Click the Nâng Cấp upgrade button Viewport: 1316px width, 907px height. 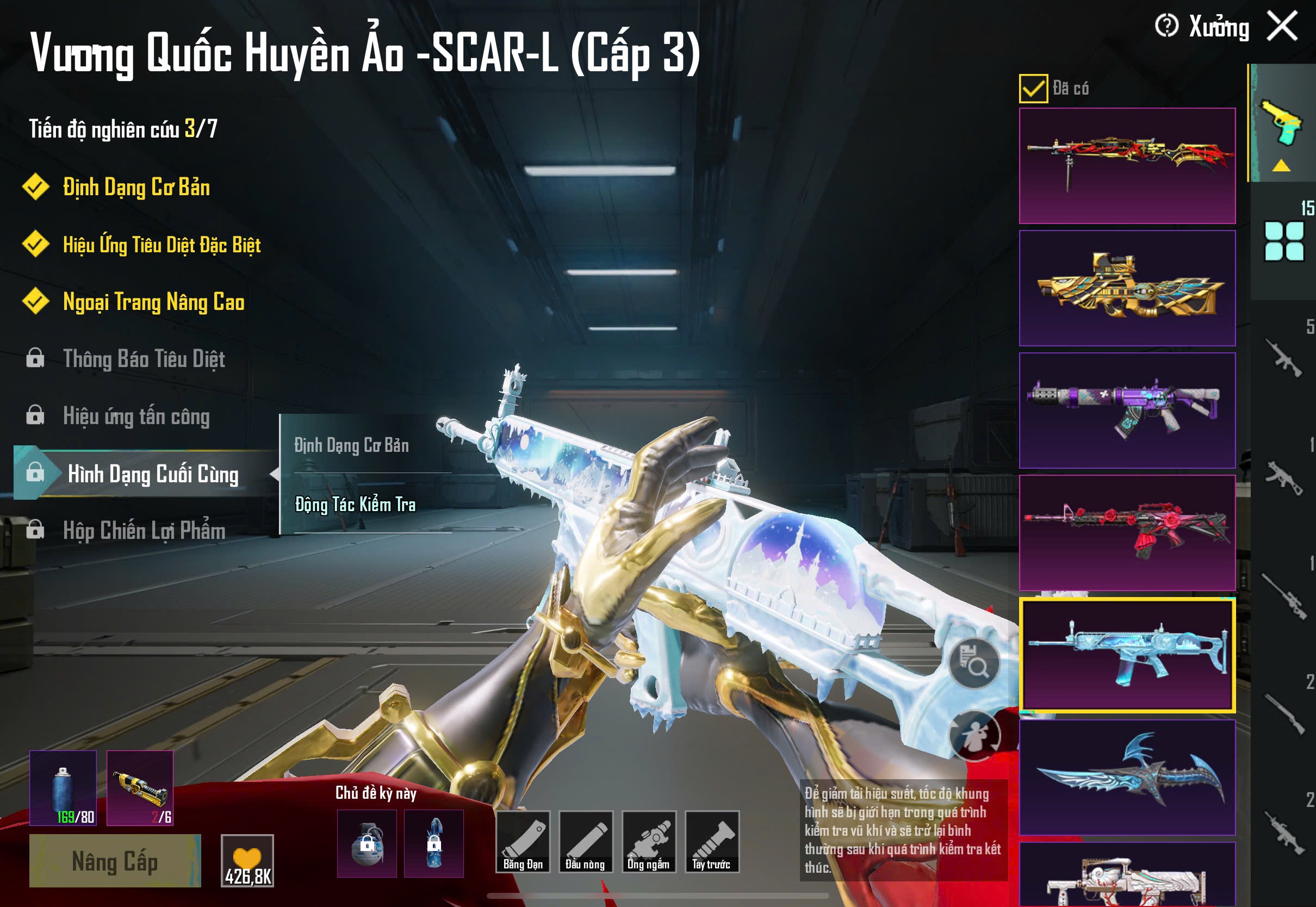[115, 861]
